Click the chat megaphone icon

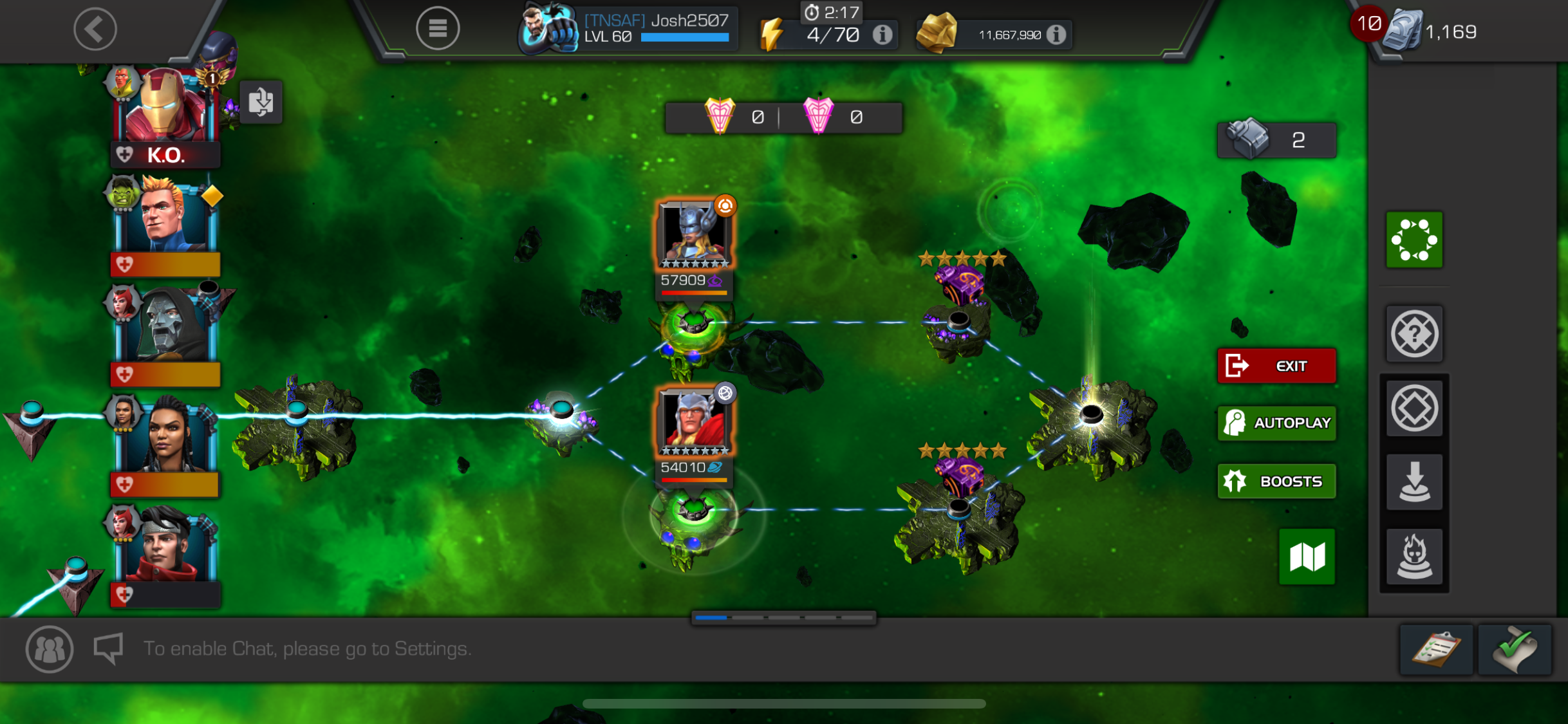[x=107, y=648]
